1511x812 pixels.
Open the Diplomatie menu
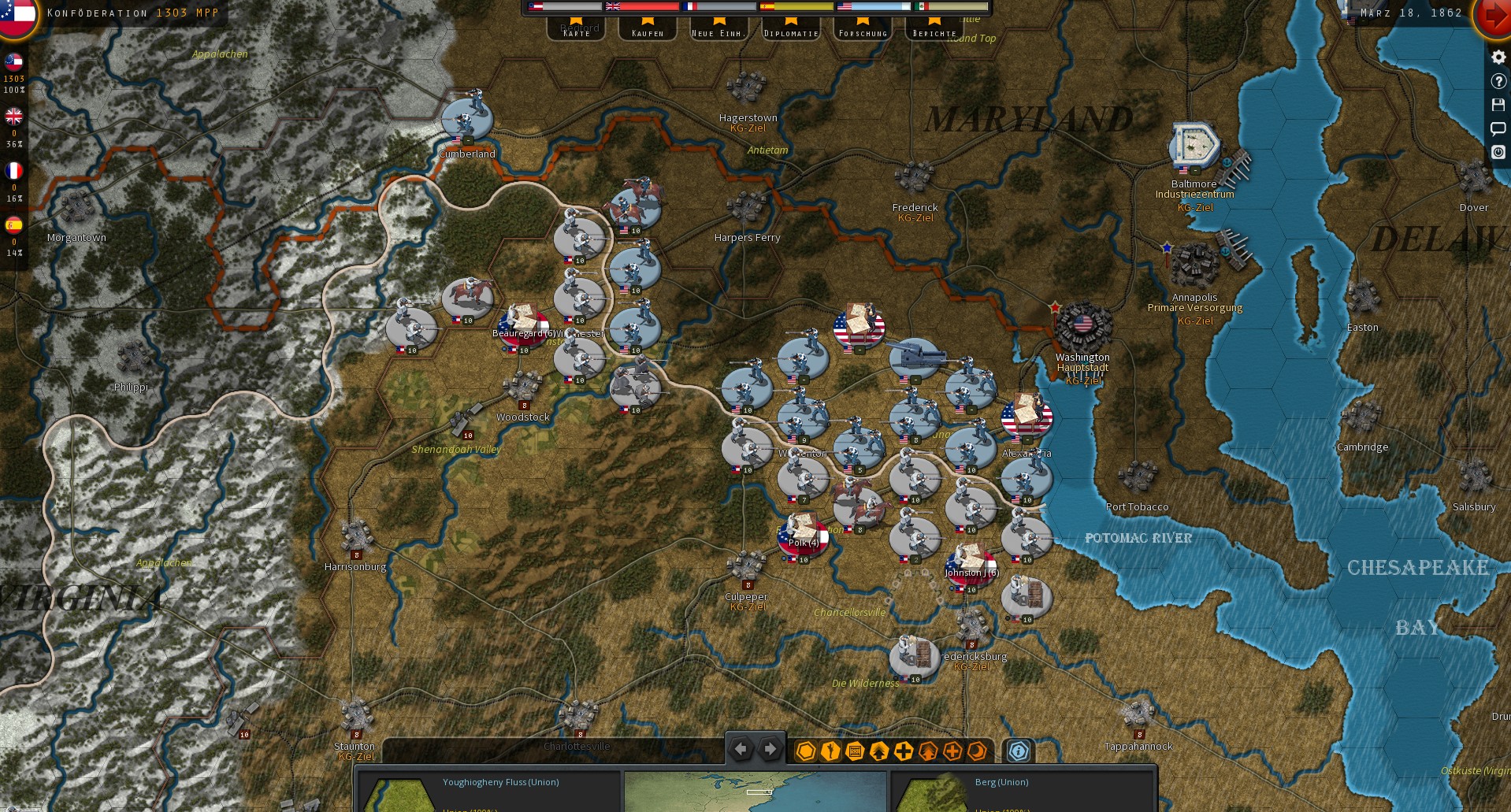pos(789,33)
